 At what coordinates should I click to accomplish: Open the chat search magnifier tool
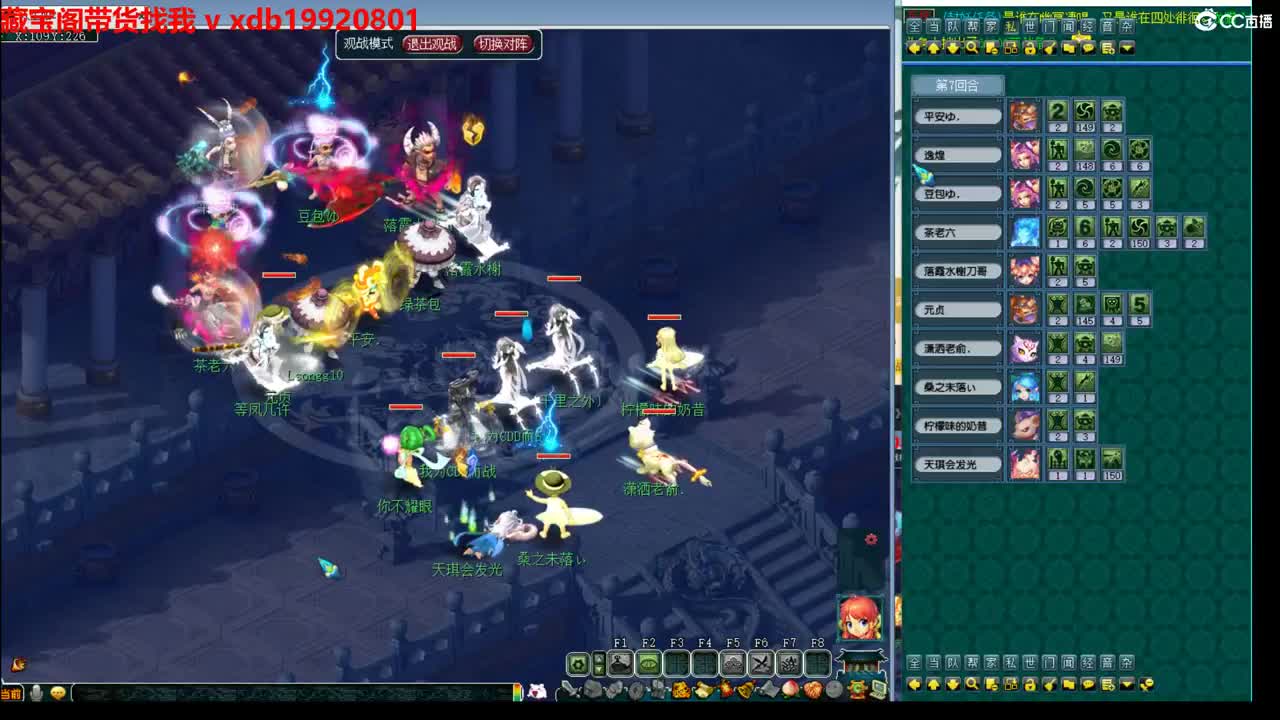972,49
